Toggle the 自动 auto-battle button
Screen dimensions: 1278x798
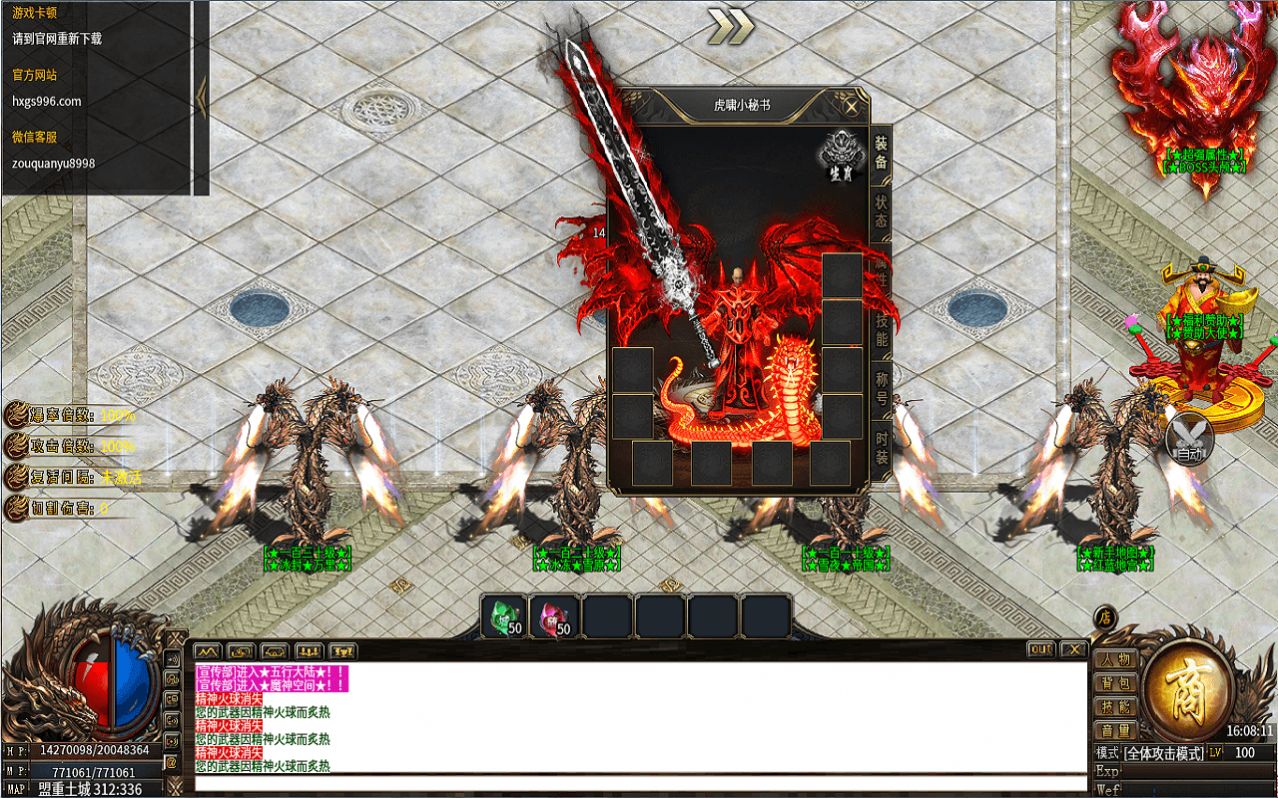pyautogui.click(x=1189, y=440)
